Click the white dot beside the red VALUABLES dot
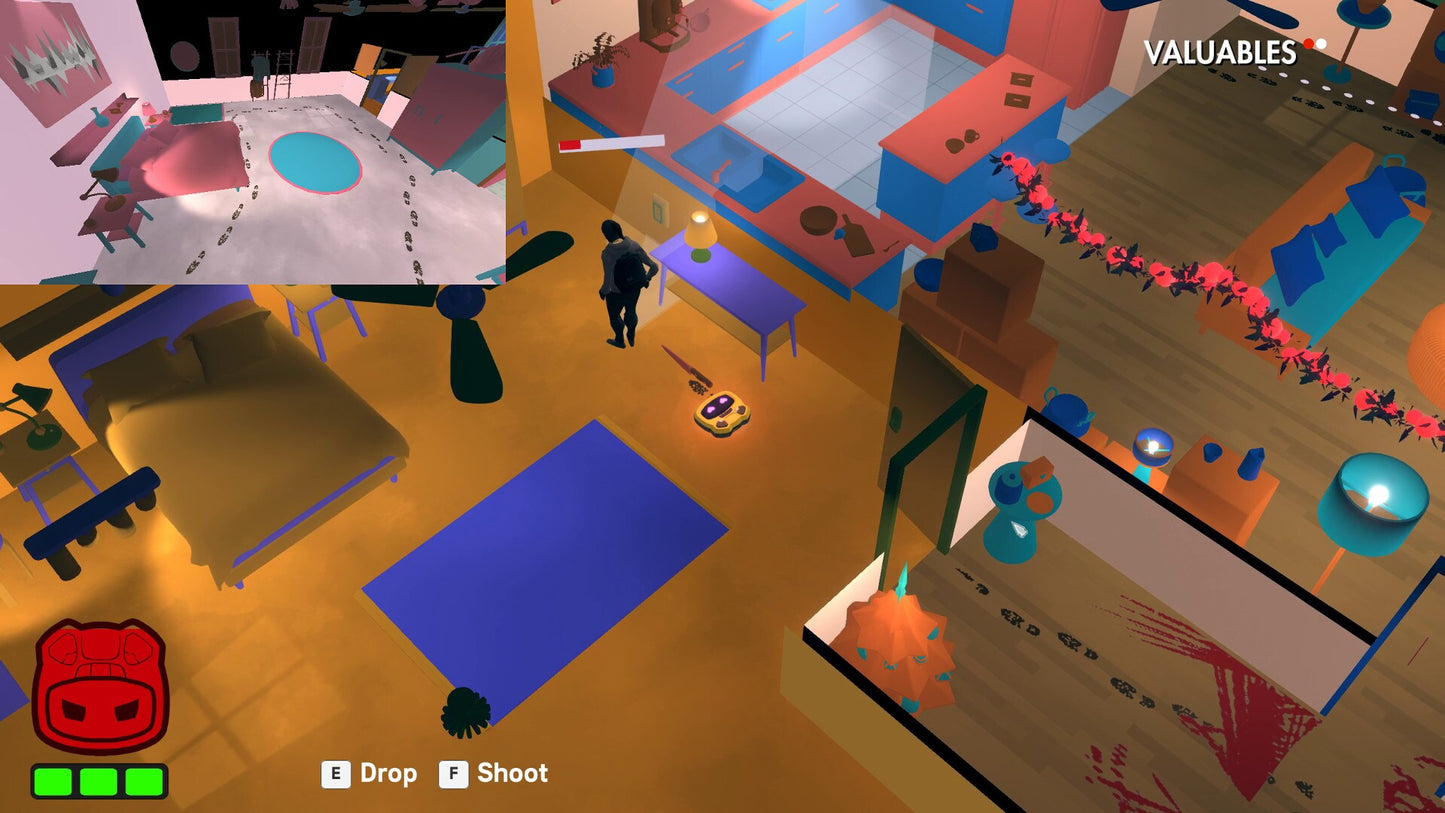Screen dimensions: 1445x813 [x=1320, y=42]
